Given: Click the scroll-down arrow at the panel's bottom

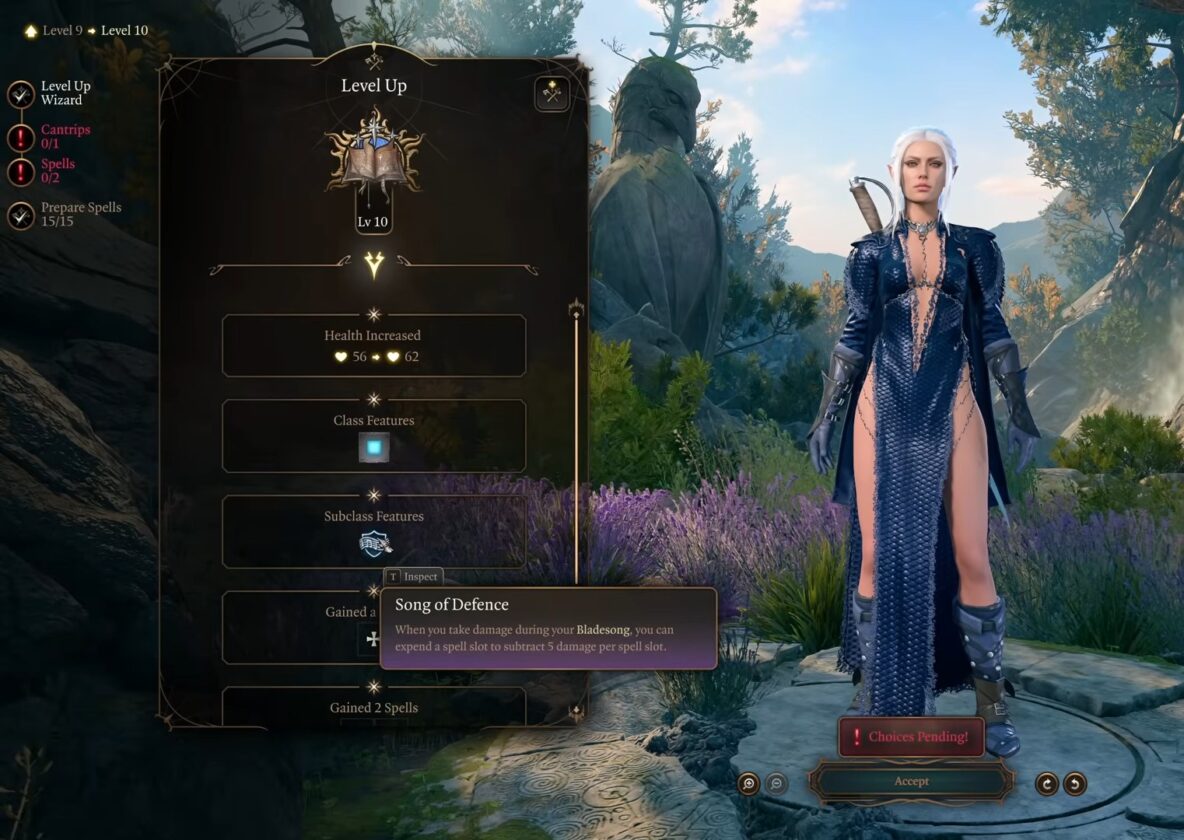Looking at the screenshot, I should pyautogui.click(x=576, y=711).
